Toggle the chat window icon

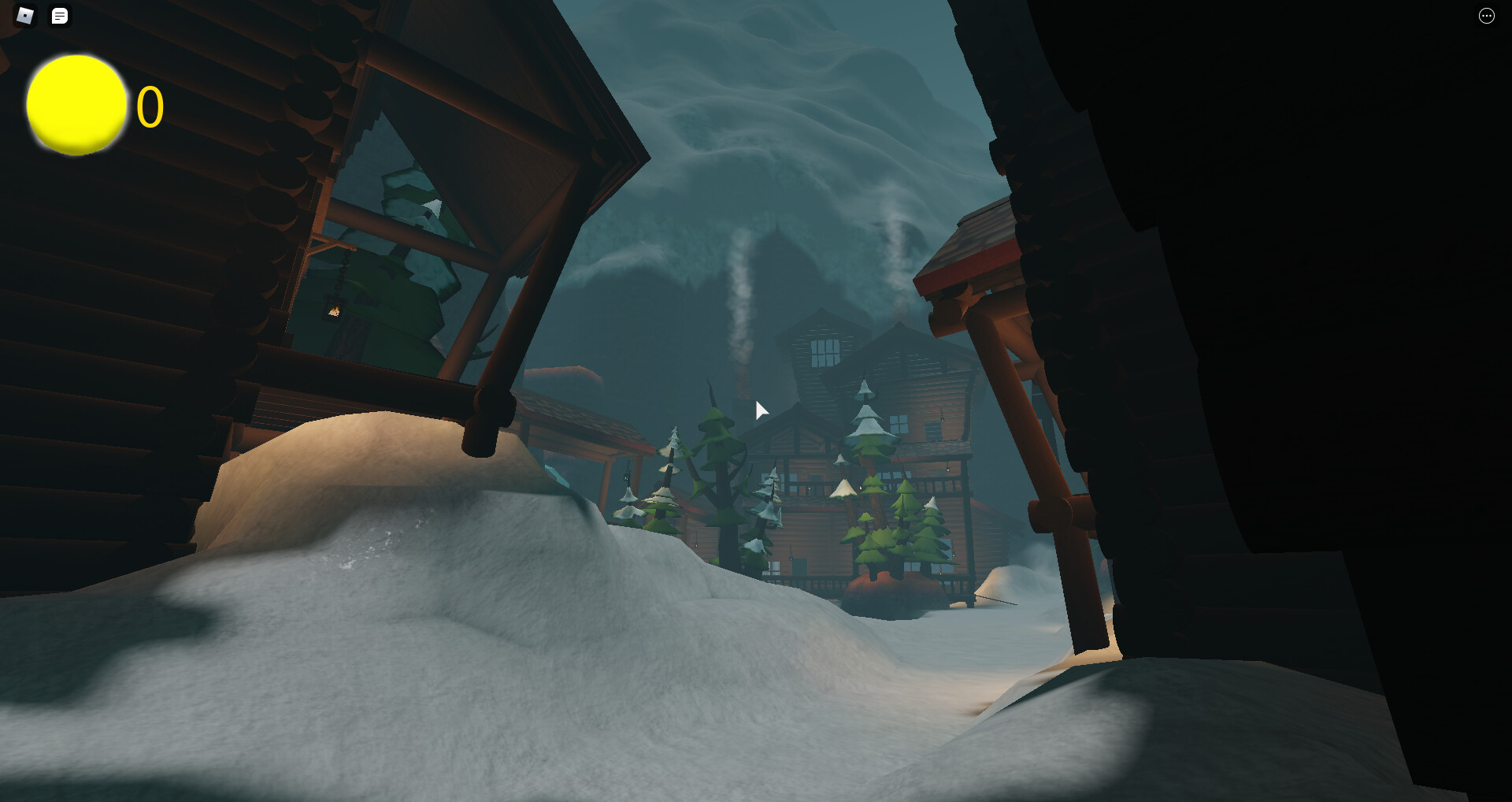60,16
